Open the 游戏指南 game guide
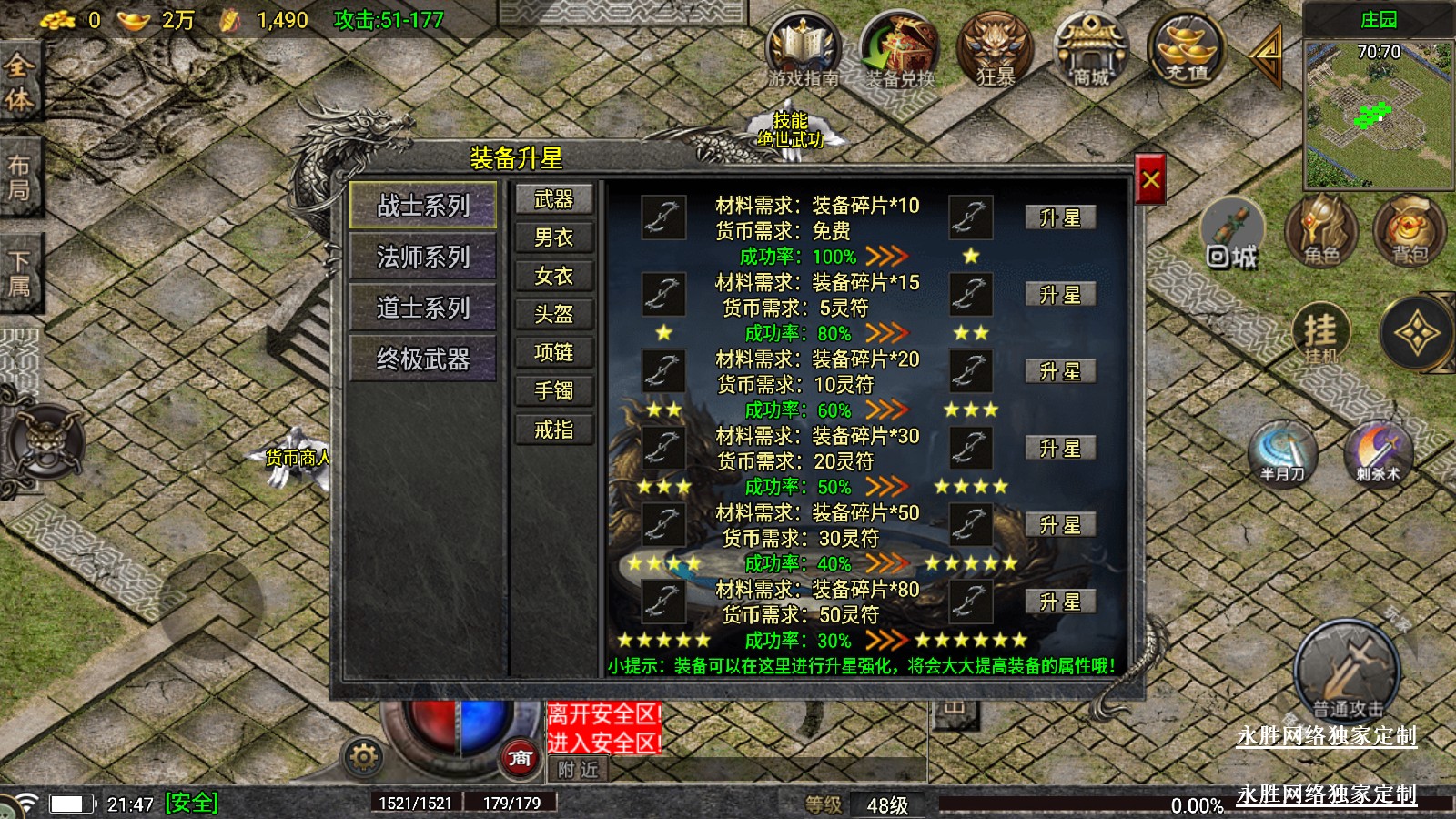This screenshot has height=819, width=1456. tap(803, 50)
